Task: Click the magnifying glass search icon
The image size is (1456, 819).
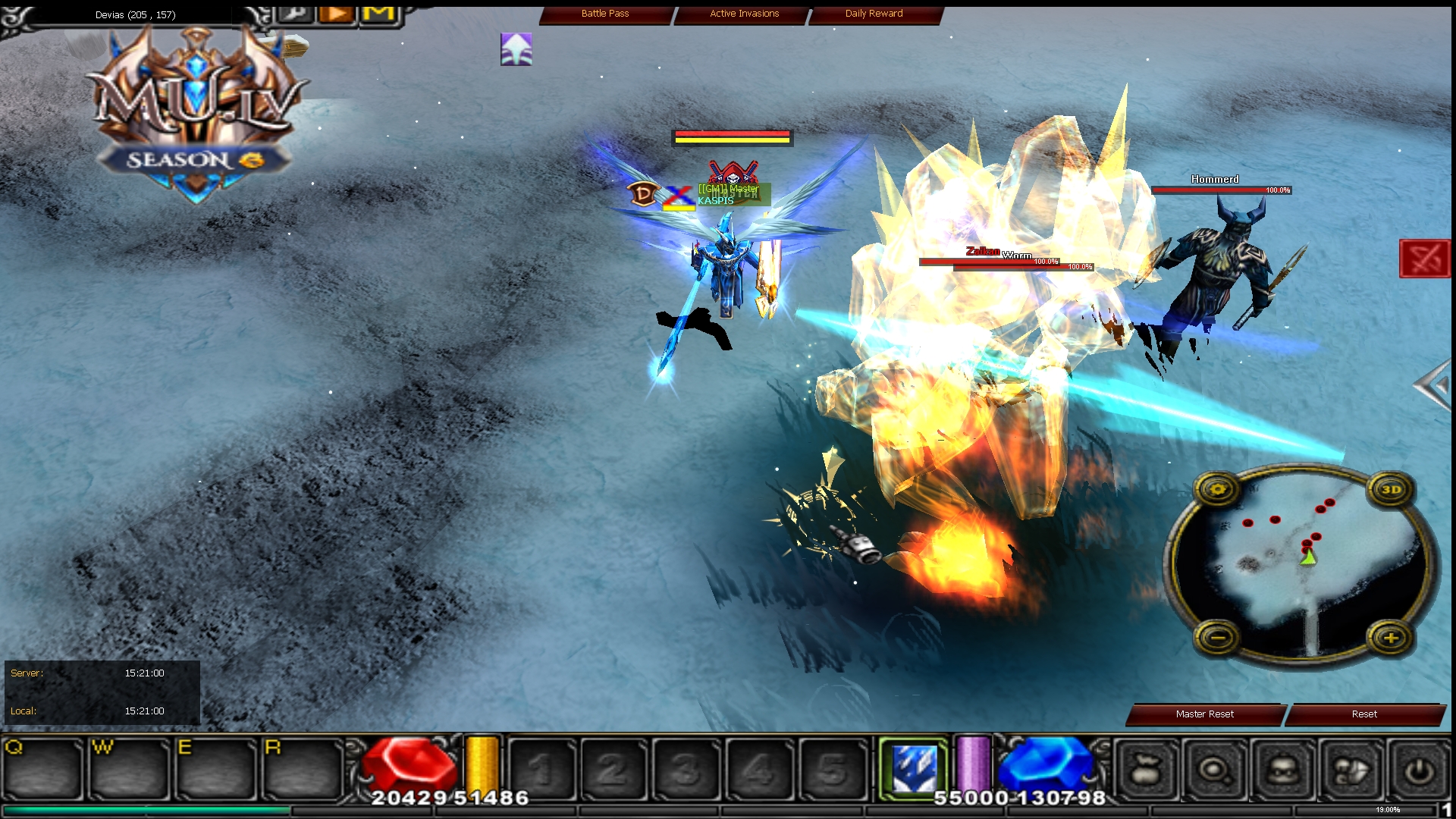Action: 1215,771
